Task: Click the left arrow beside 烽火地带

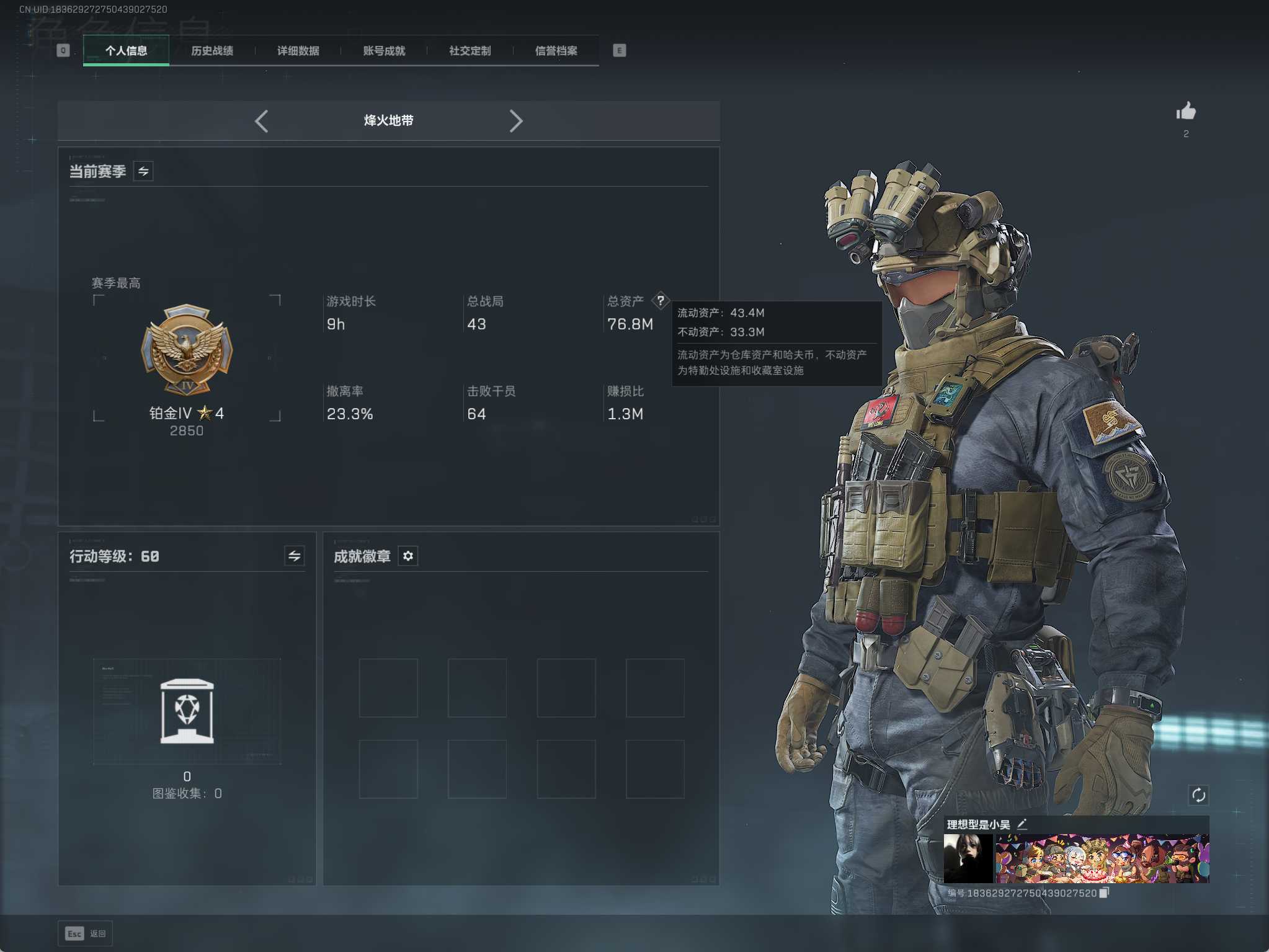Action: point(262,121)
